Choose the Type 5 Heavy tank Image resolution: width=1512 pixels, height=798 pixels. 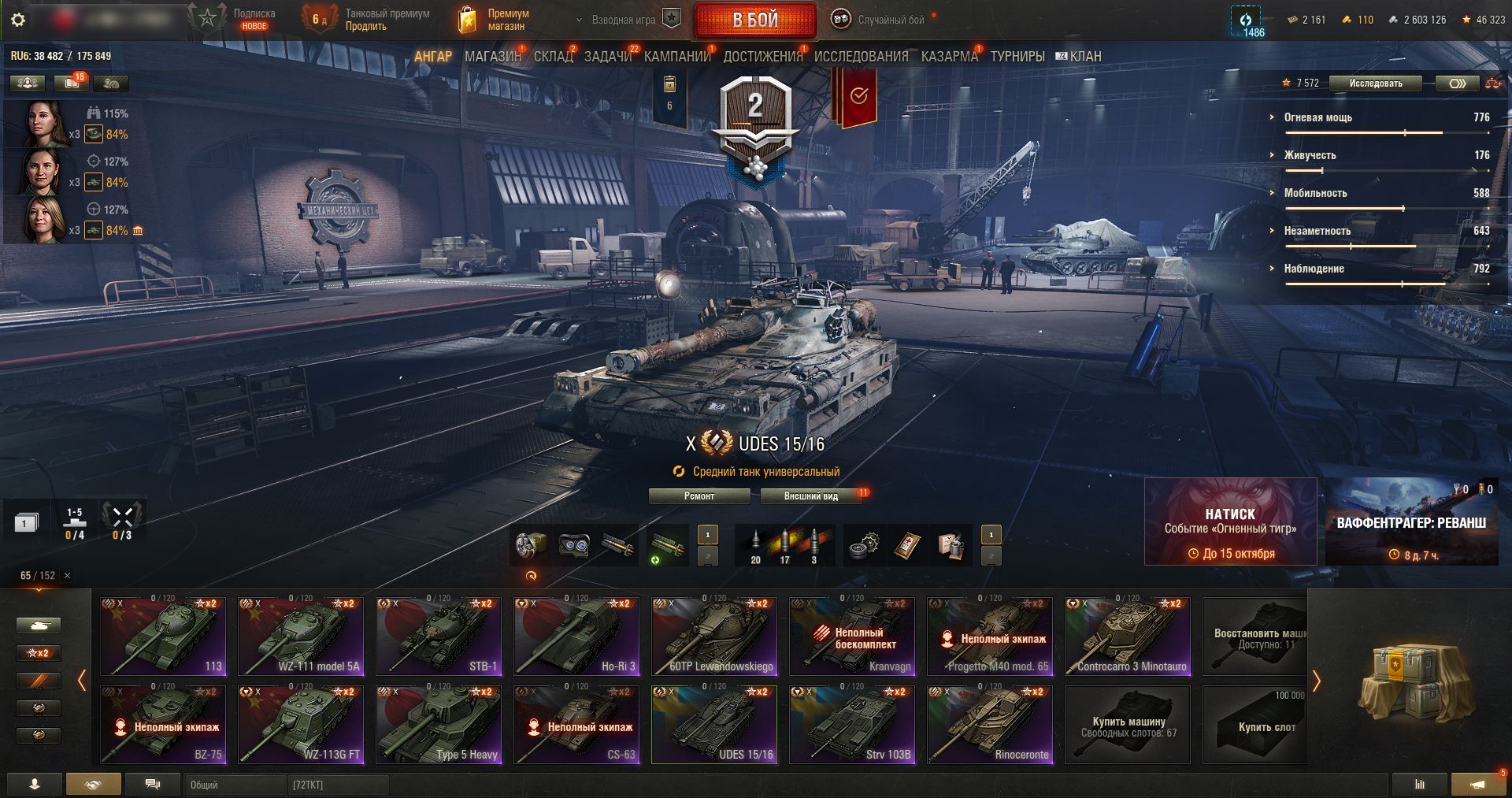(x=439, y=724)
